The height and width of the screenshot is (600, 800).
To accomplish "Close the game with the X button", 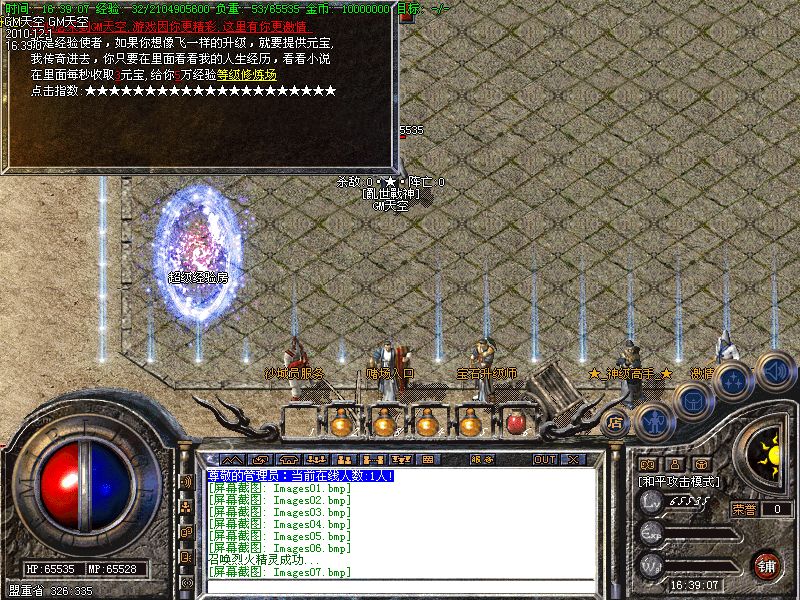I will 572,459.
